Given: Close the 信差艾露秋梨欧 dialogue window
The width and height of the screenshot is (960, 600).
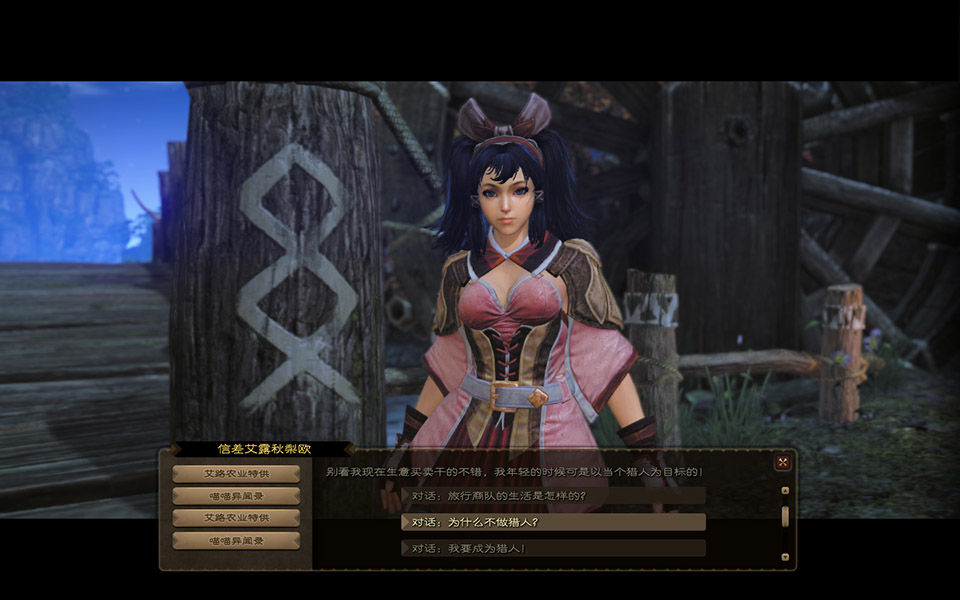Looking at the screenshot, I should pos(783,462).
